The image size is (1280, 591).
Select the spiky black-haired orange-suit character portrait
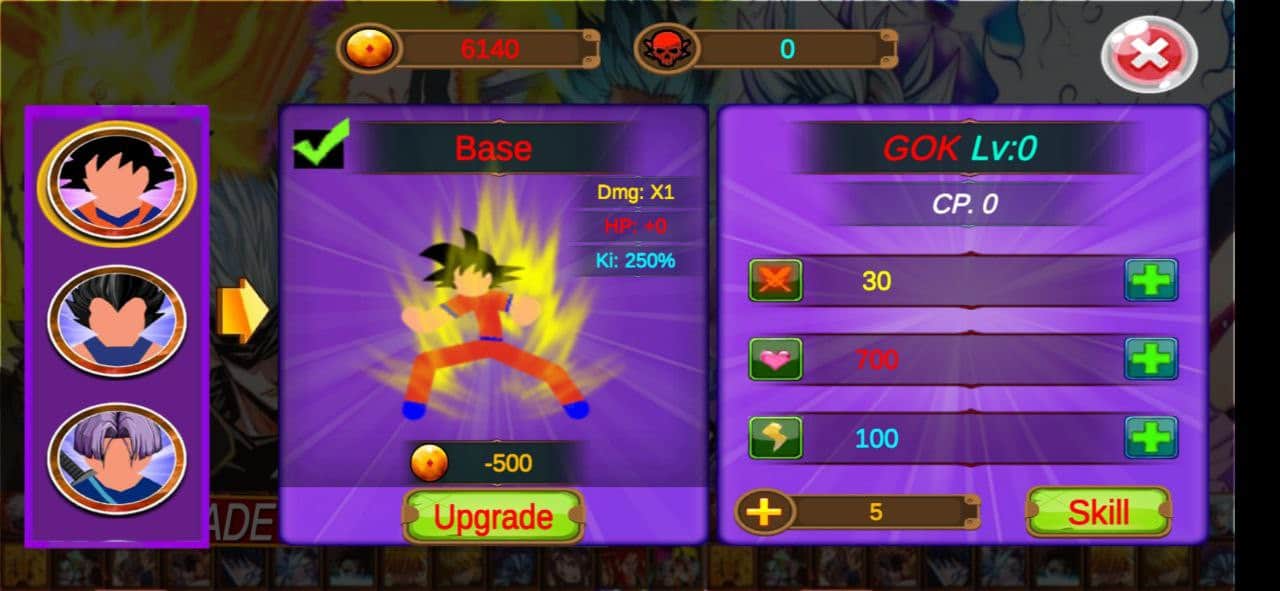[x=117, y=181]
